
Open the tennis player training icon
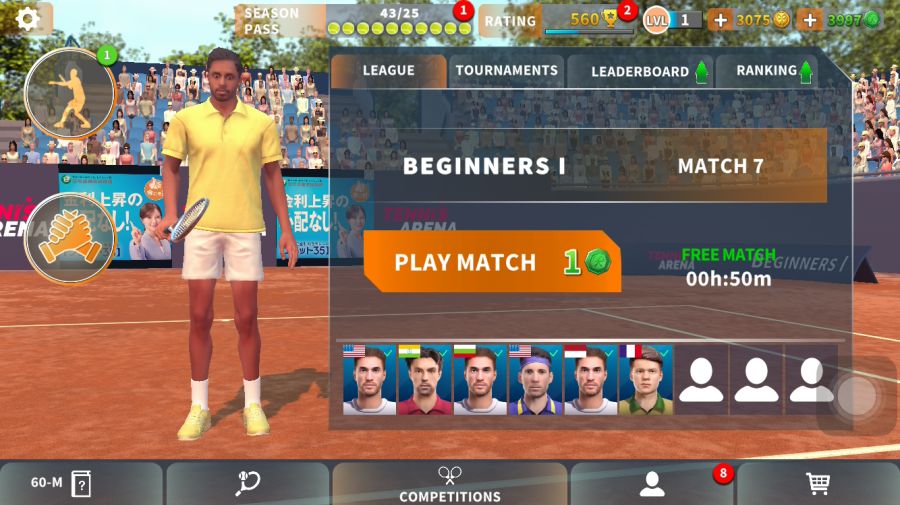click(71, 93)
